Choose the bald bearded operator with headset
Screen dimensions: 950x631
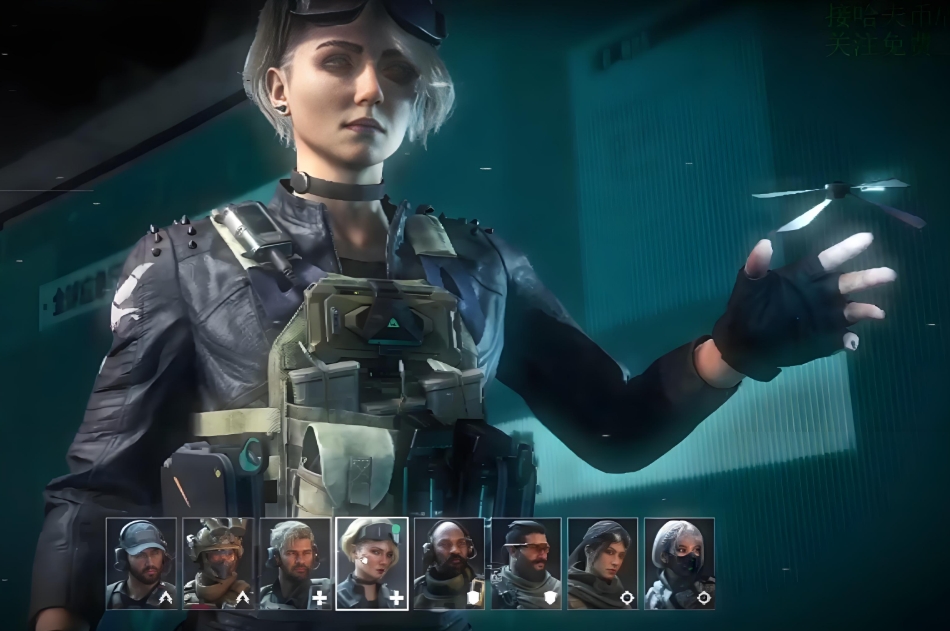[x=449, y=563]
